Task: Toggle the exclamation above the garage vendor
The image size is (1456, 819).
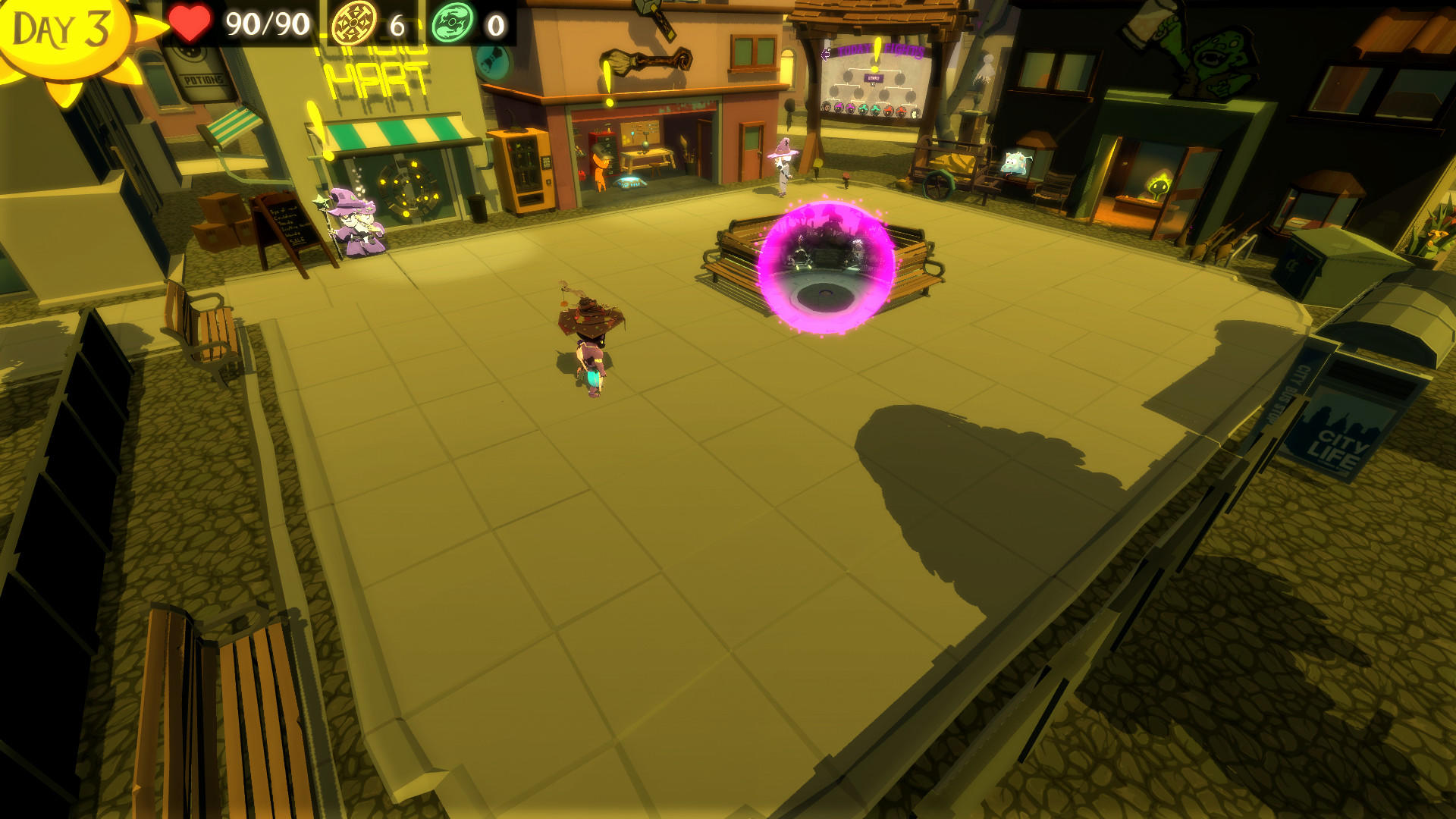Action: (607, 80)
